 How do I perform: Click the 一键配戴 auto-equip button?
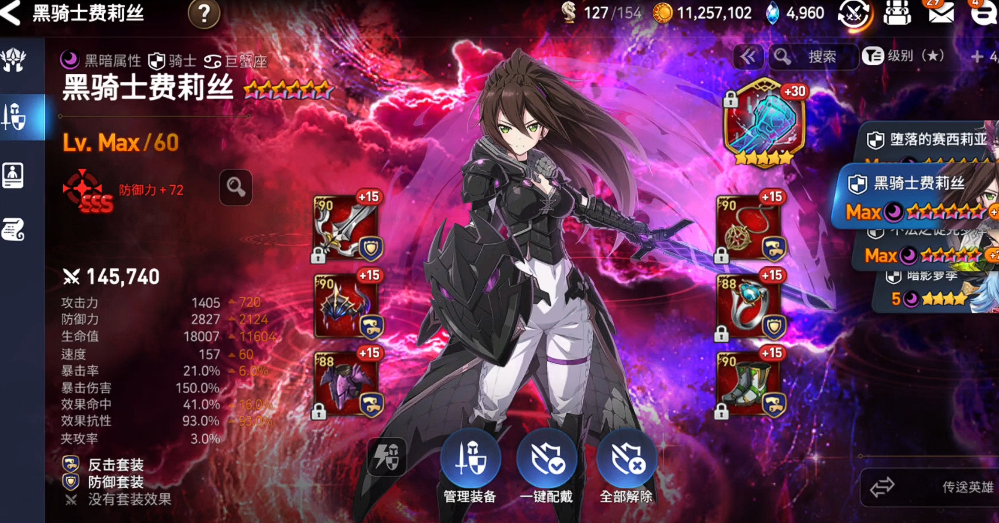point(547,468)
